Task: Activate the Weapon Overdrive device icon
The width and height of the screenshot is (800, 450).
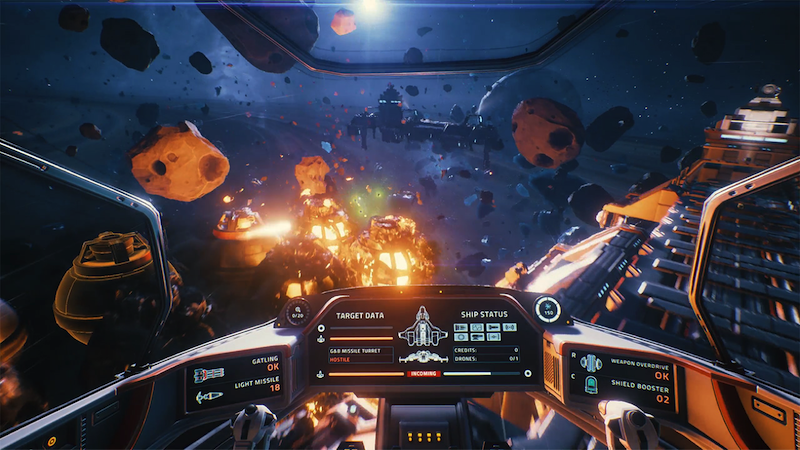Action: pyautogui.click(x=590, y=363)
